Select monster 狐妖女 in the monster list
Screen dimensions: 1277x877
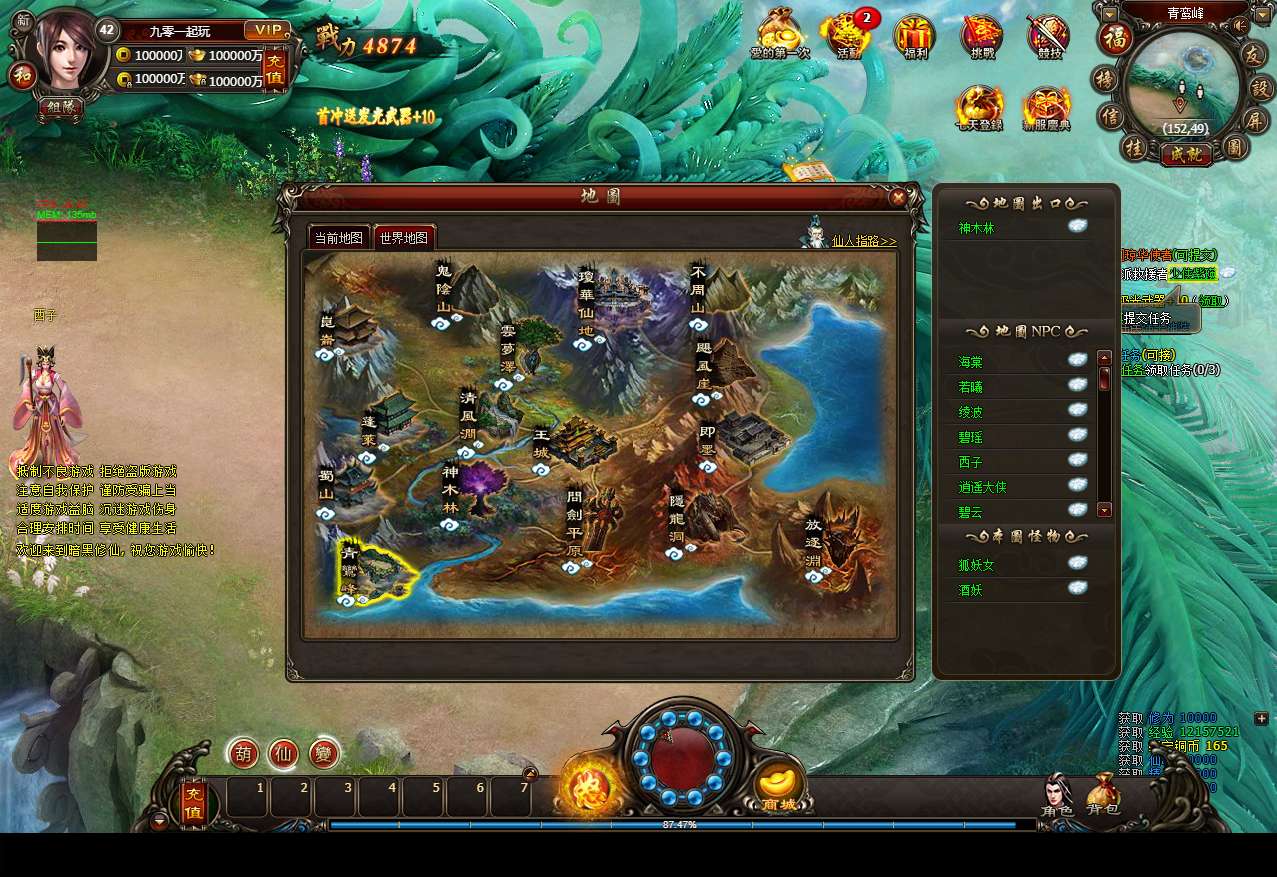(x=977, y=565)
